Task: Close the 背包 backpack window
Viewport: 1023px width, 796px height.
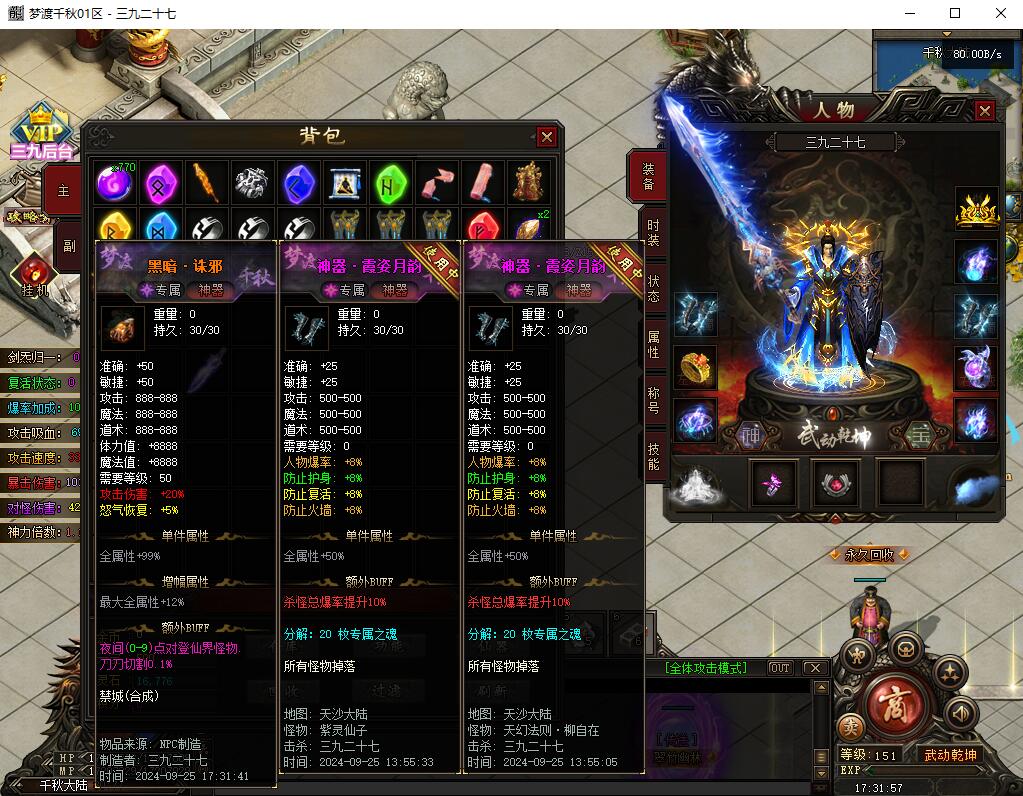Action: (546, 137)
